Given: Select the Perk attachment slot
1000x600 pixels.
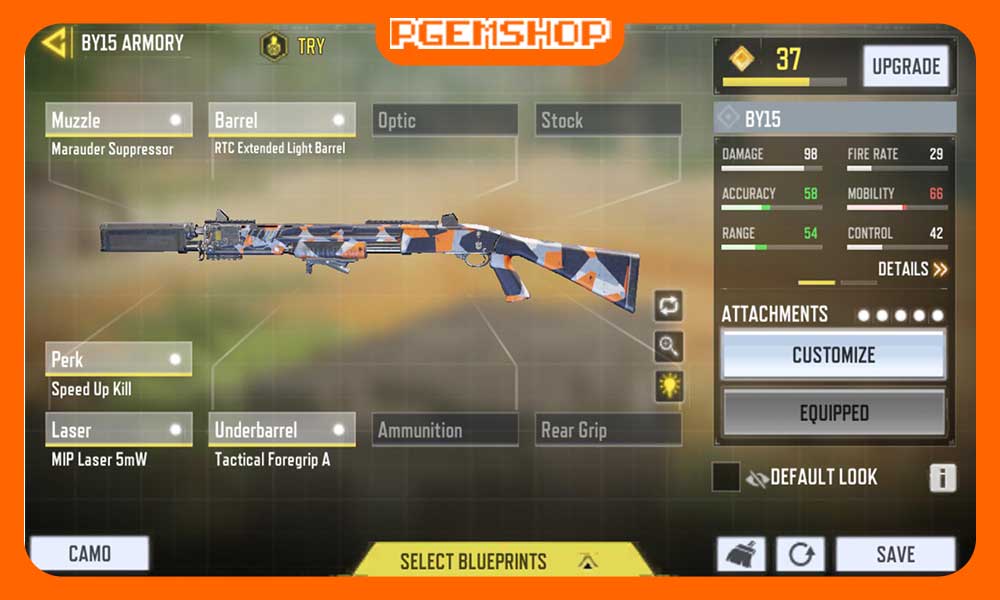Looking at the screenshot, I should 119,359.
